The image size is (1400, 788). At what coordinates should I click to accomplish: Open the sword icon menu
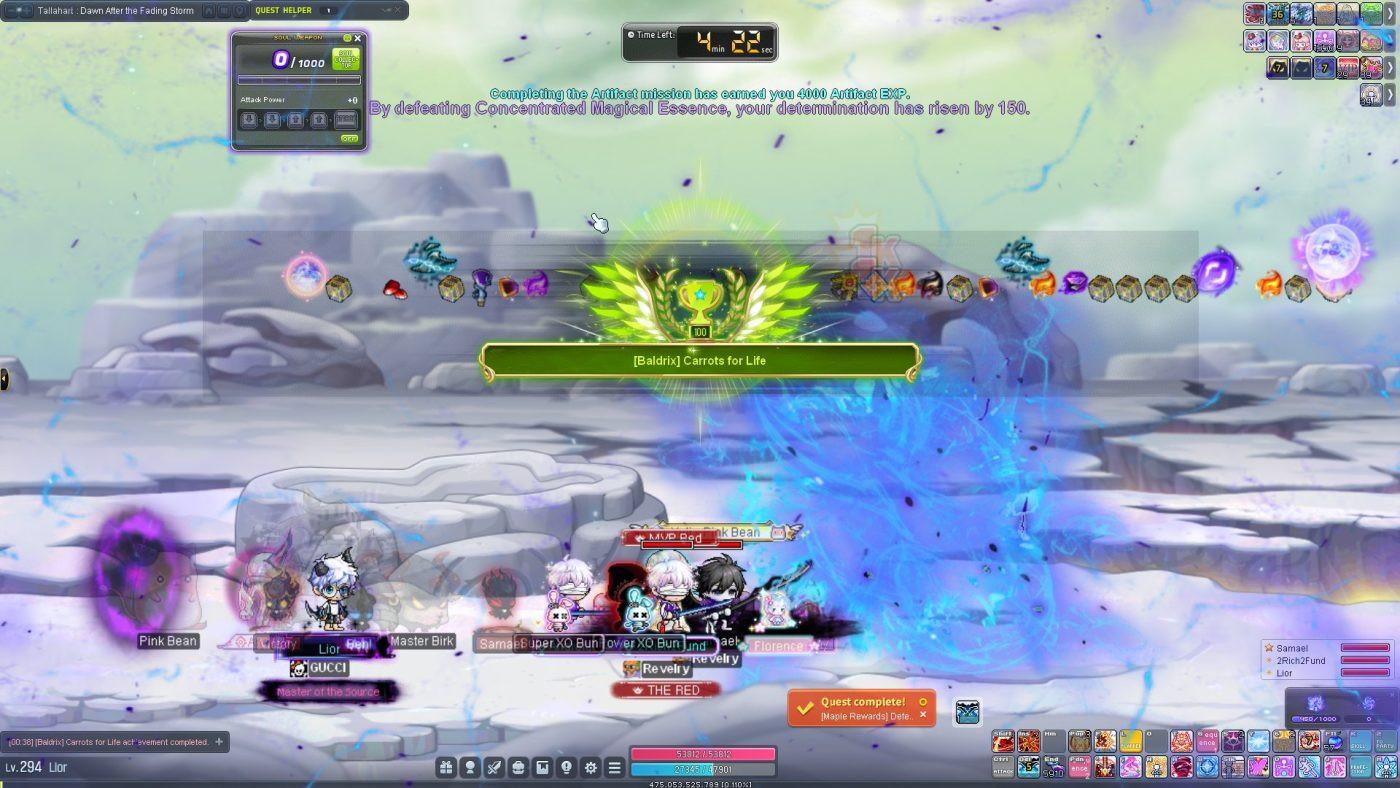click(x=494, y=767)
